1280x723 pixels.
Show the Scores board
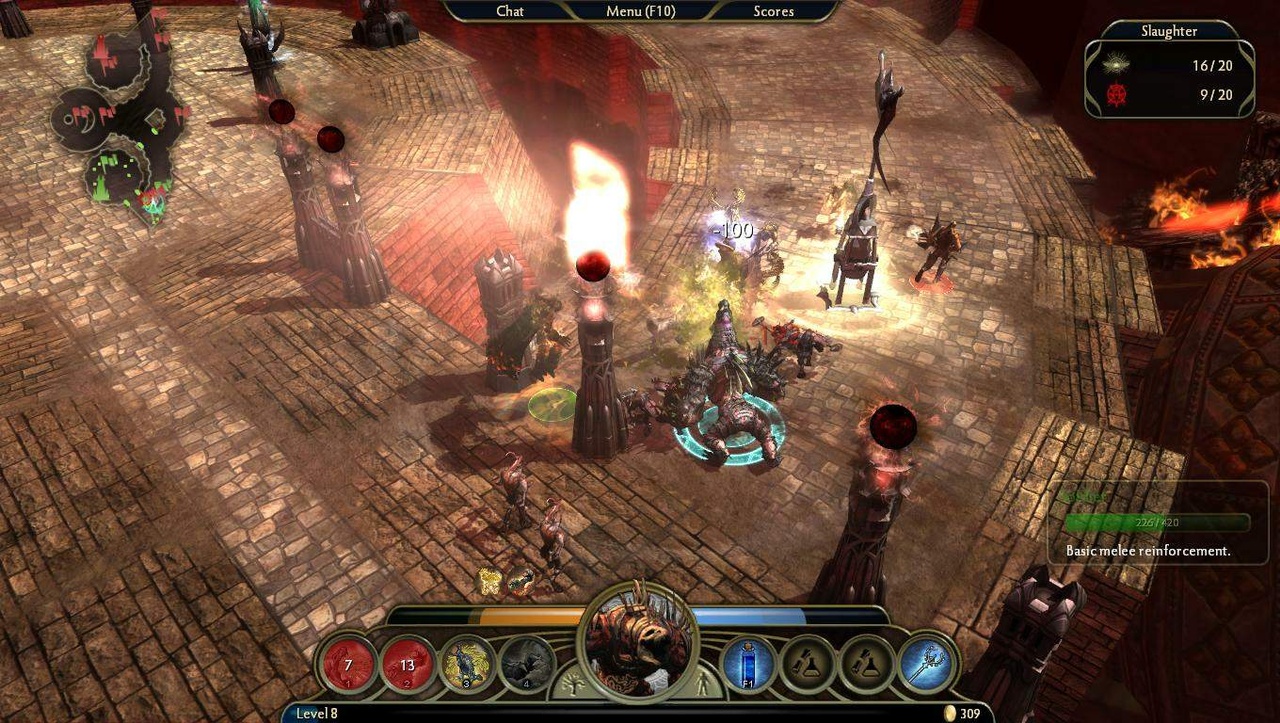click(x=773, y=11)
